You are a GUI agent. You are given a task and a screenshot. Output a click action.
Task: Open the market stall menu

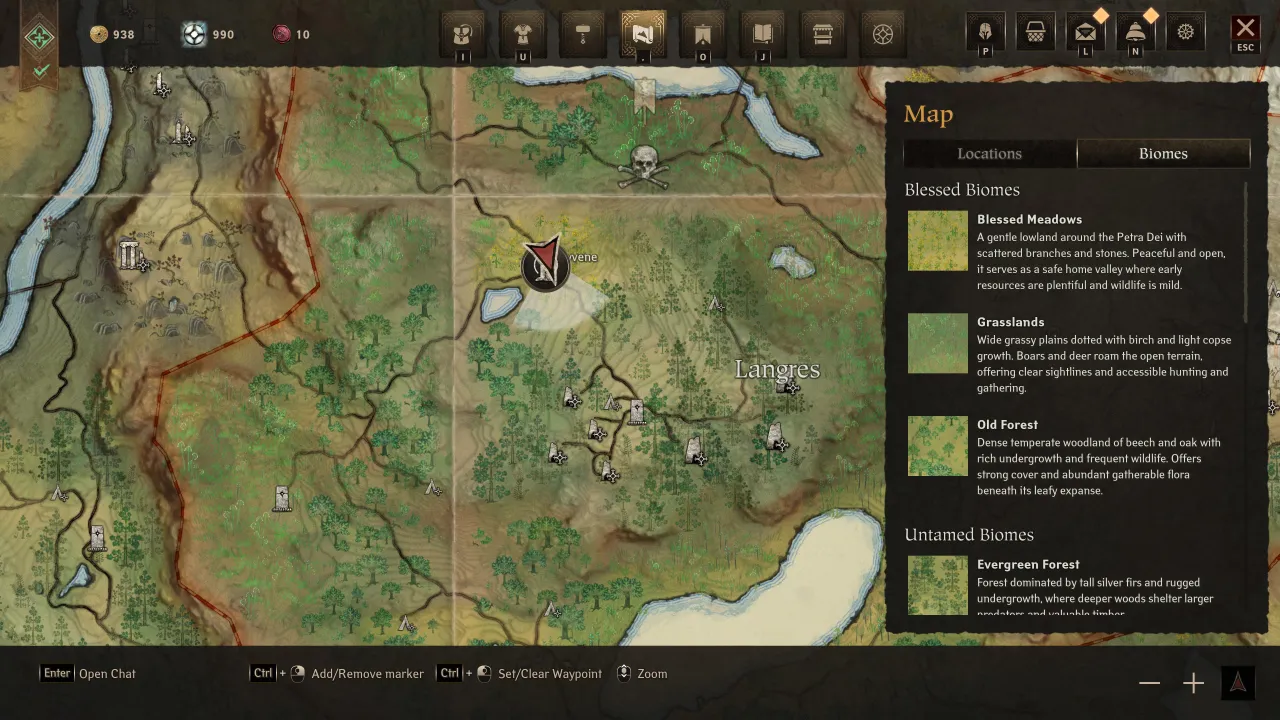823,35
